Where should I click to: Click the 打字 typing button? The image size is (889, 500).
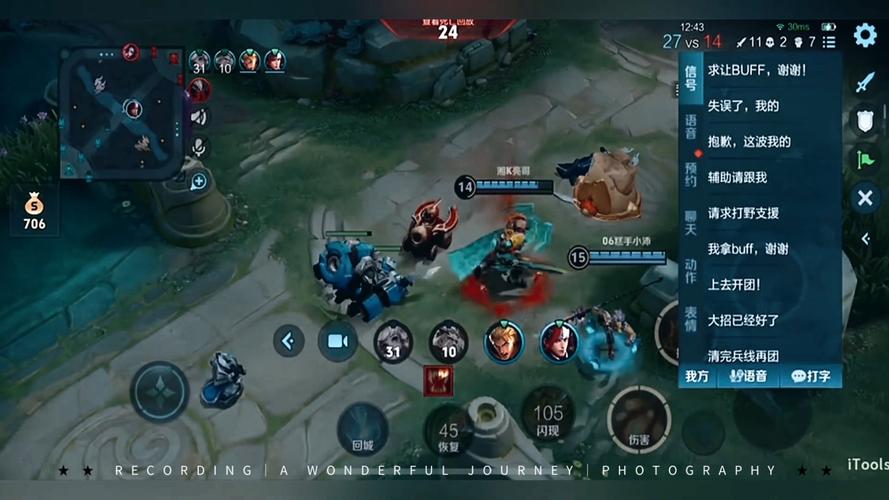coord(810,376)
